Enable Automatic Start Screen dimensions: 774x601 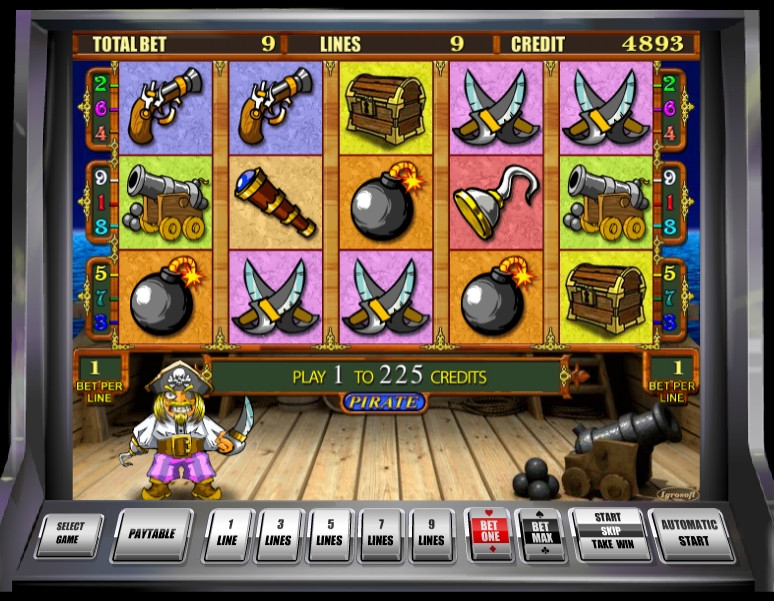pos(690,533)
